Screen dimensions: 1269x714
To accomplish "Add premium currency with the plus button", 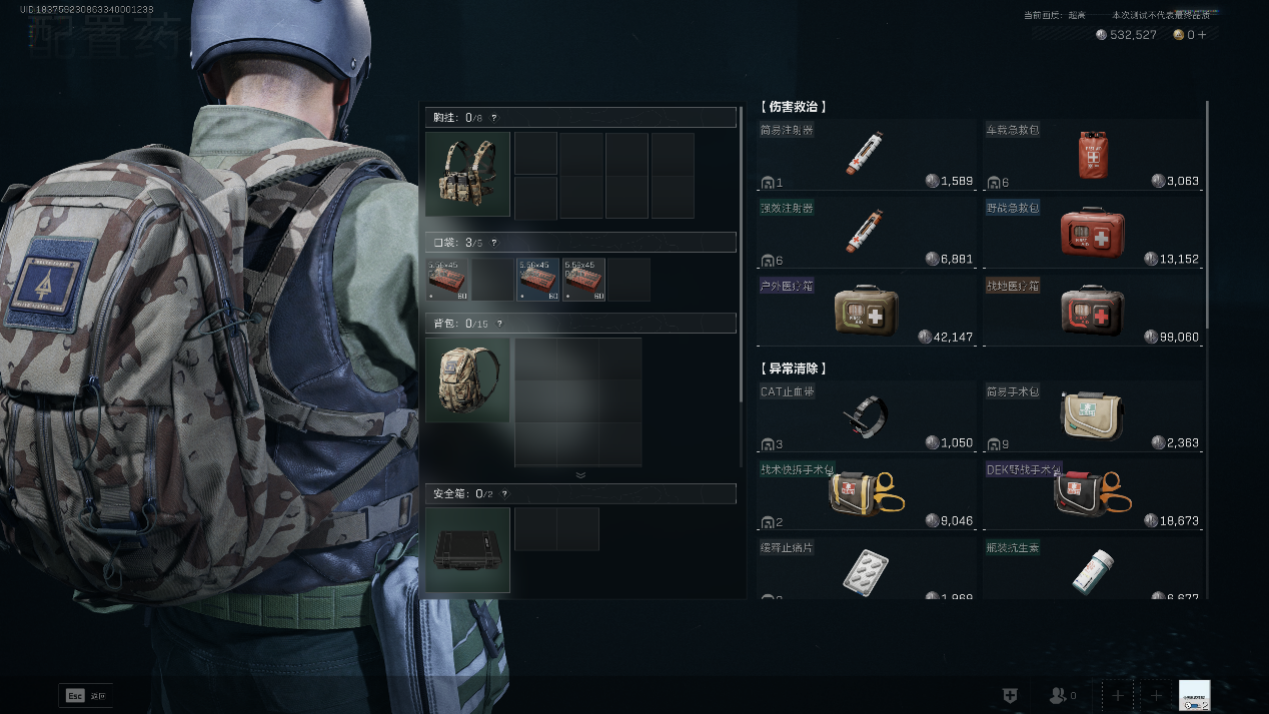I will click(x=1202, y=35).
